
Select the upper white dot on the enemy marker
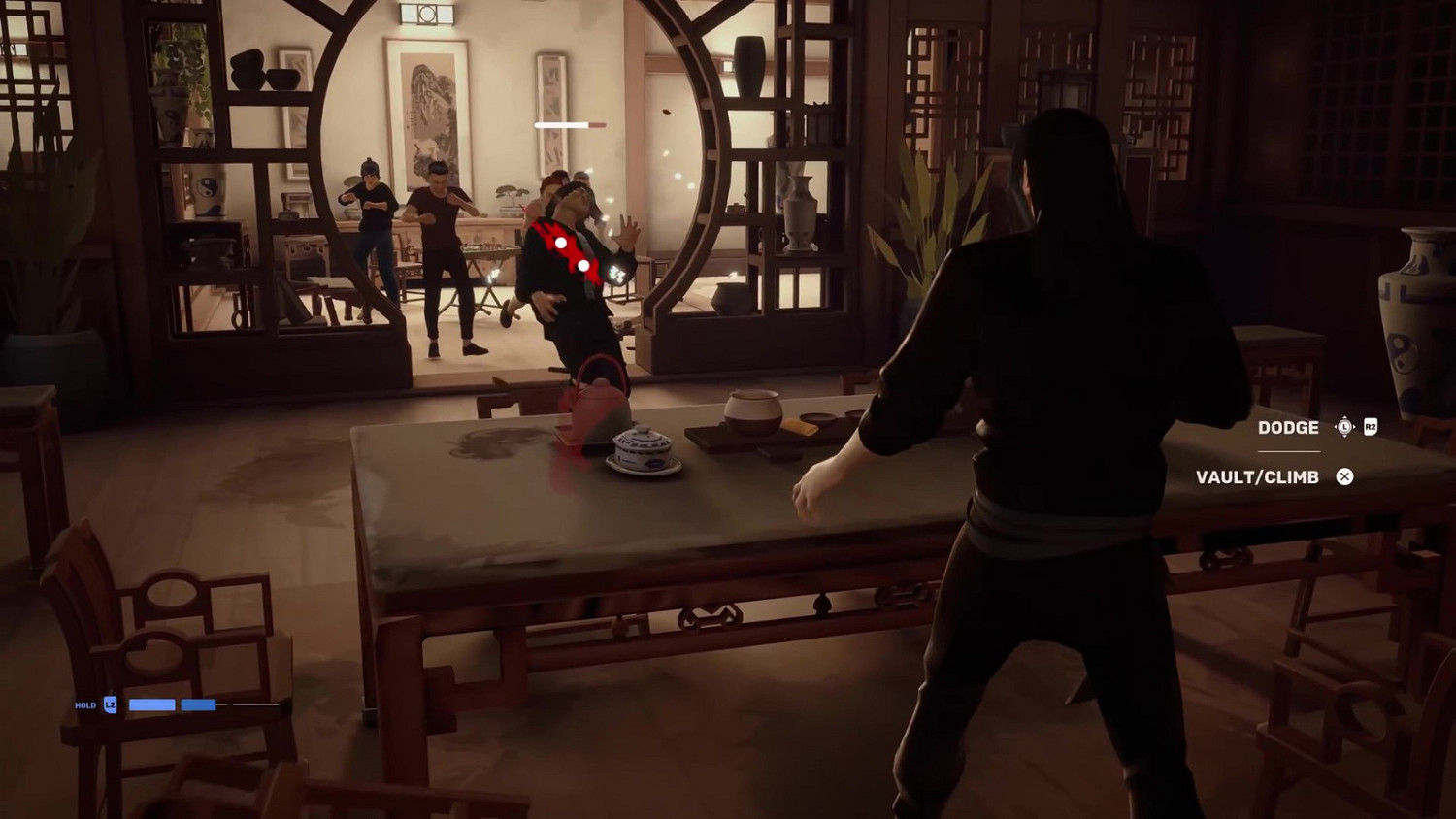561,243
